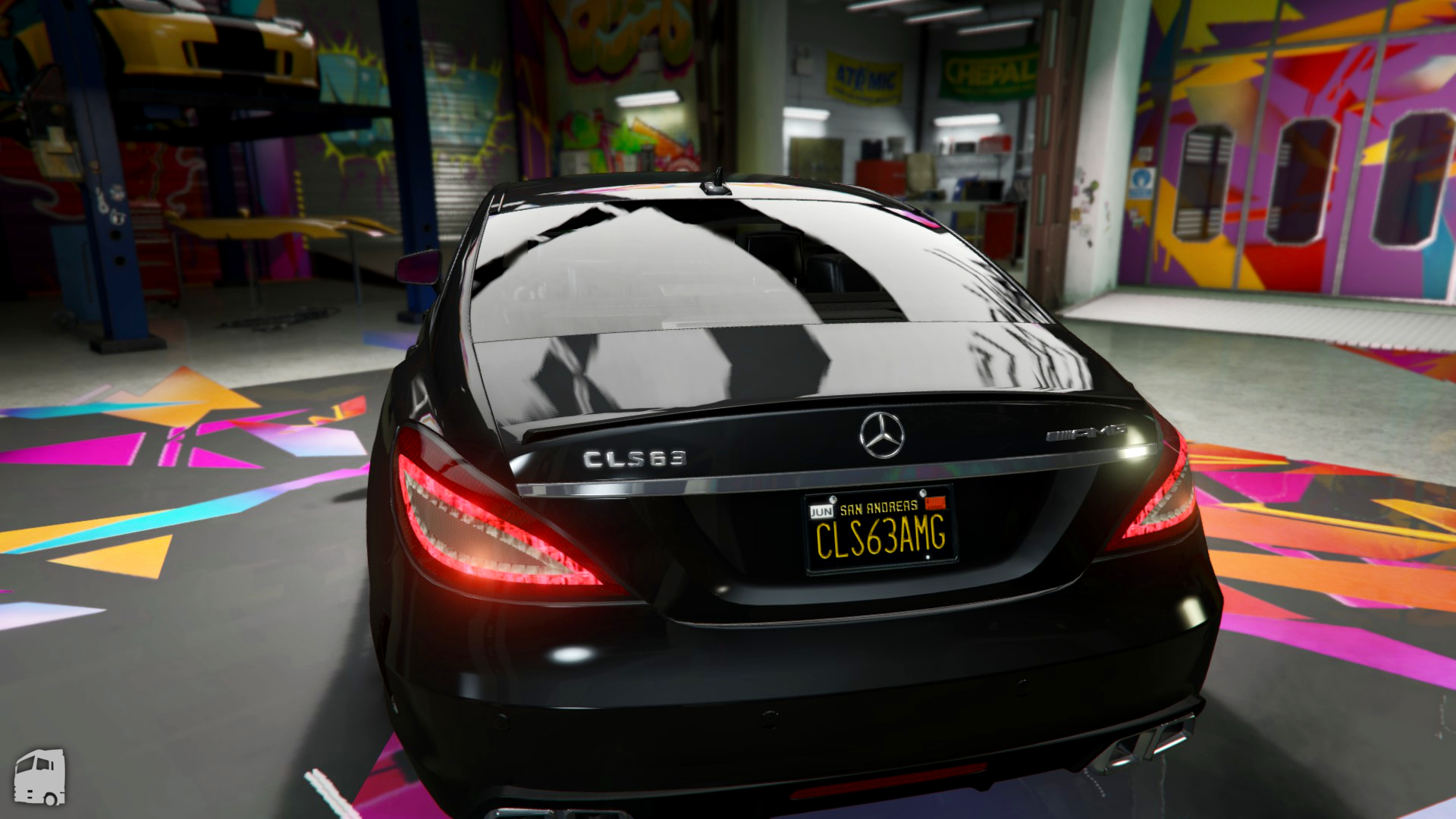Image resolution: width=1456 pixels, height=819 pixels.
Task: Click the white truck logo icon
Action: pos(40,777)
